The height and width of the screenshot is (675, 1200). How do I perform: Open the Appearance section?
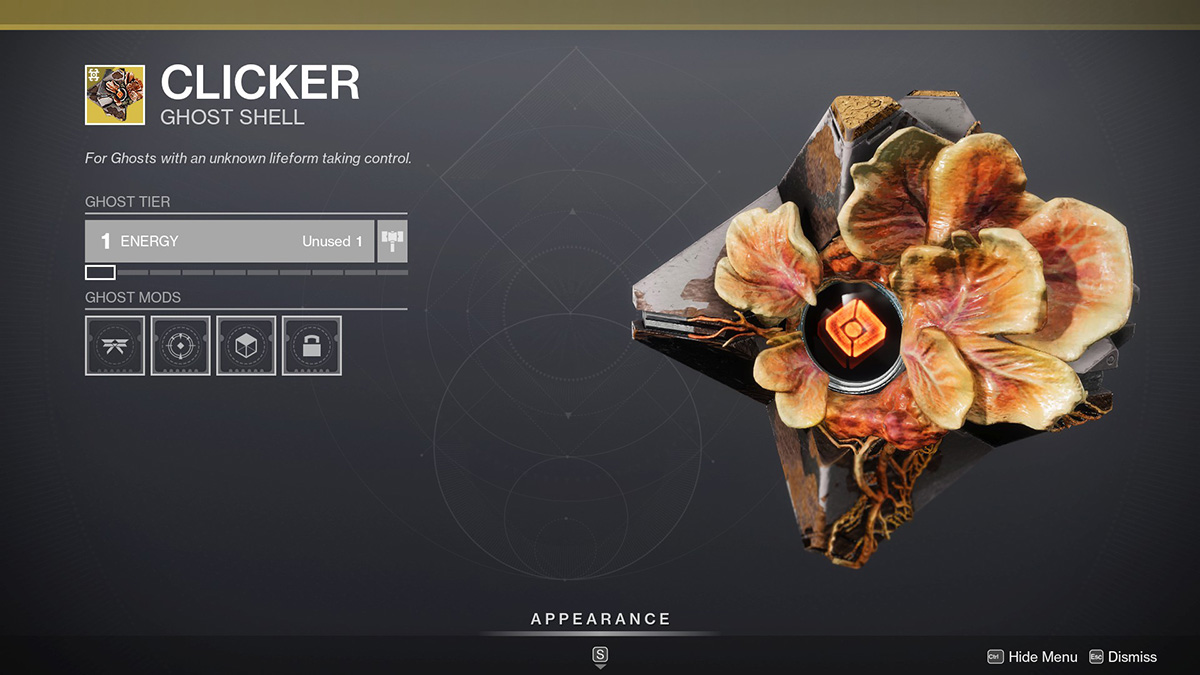[x=600, y=620]
